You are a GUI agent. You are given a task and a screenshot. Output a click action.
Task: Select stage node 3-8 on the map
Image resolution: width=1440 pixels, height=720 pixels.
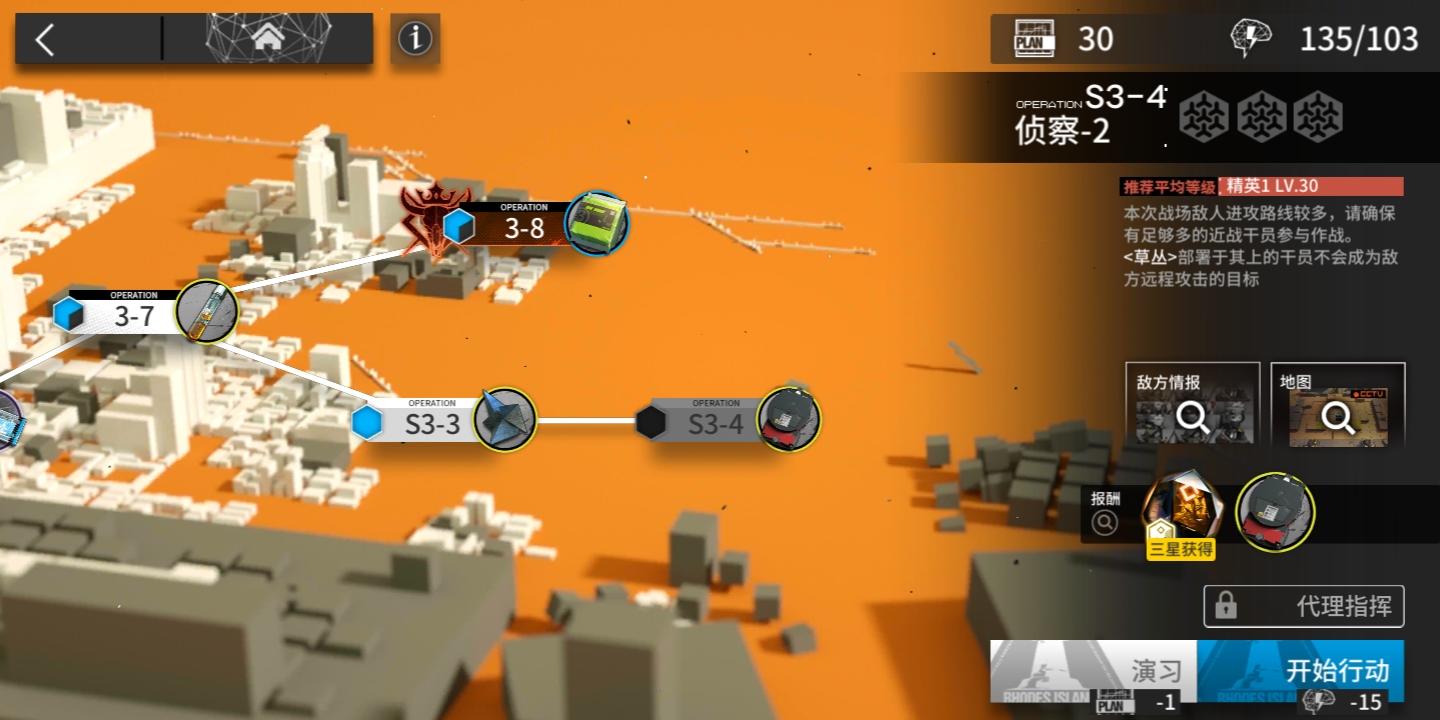point(596,224)
